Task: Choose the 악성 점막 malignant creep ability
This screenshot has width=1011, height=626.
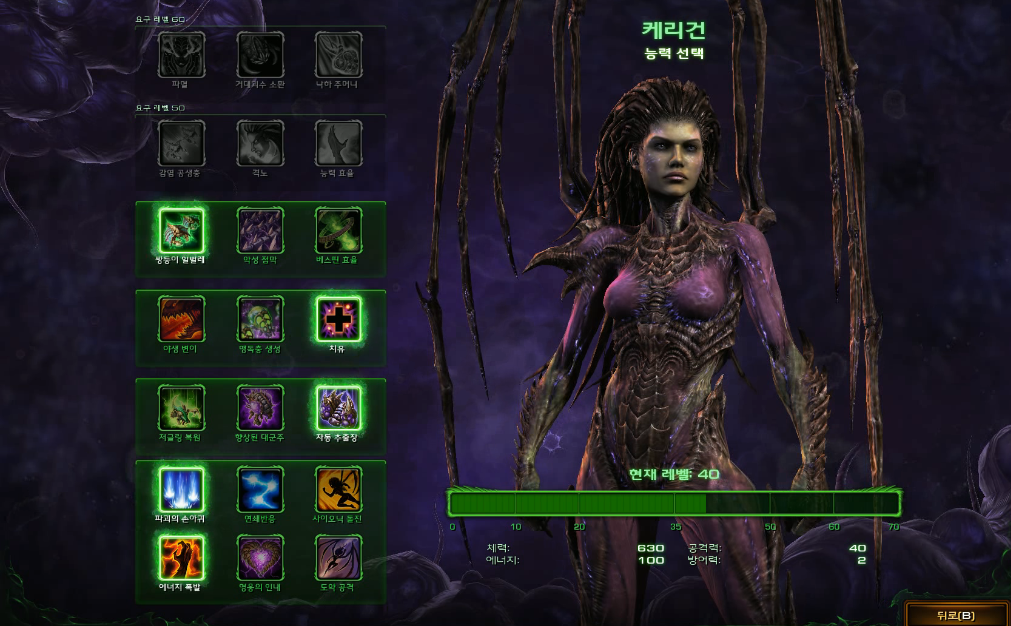Action: point(260,231)
